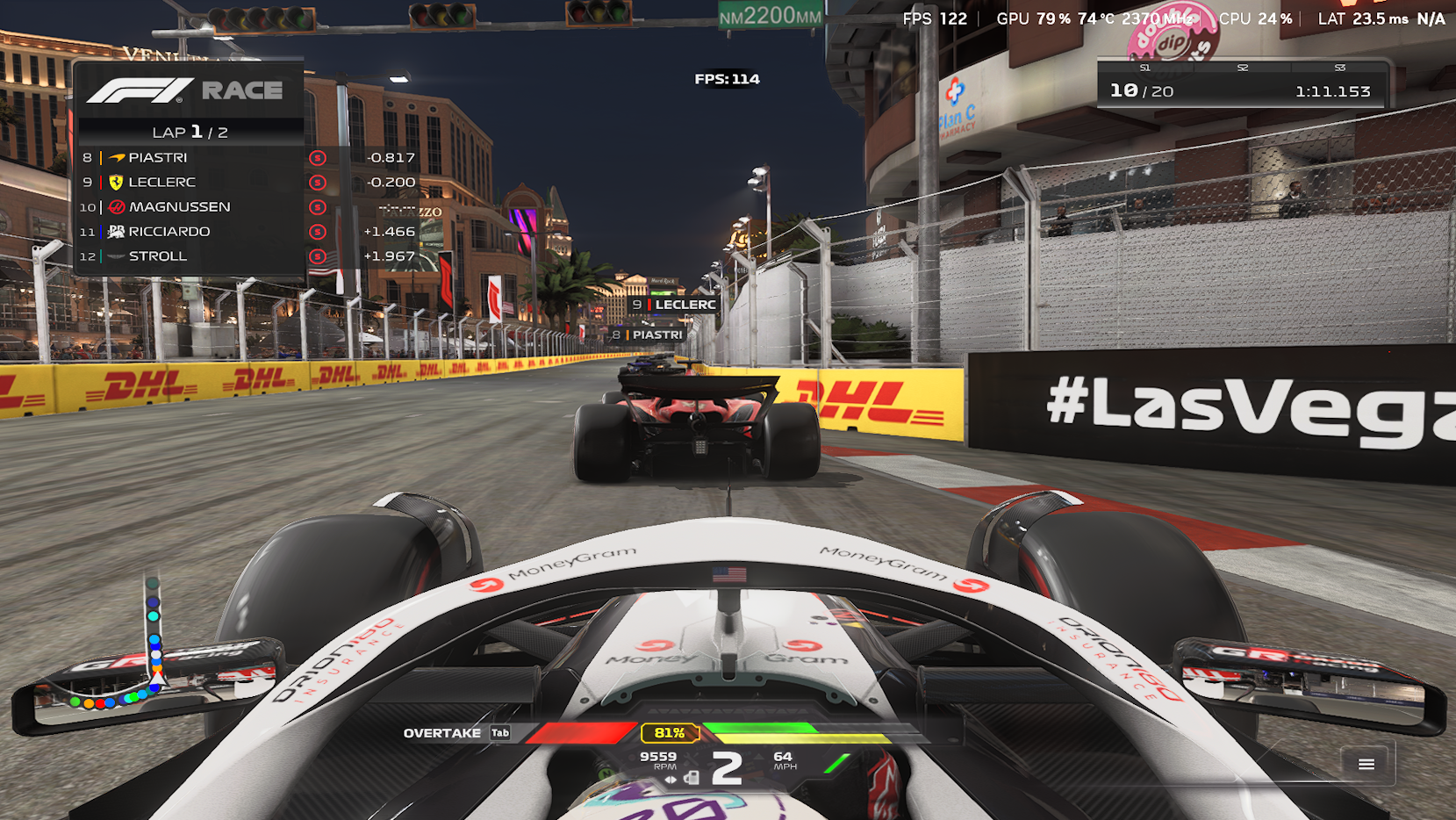Select the S3 sector column header

click(1338, 67)
